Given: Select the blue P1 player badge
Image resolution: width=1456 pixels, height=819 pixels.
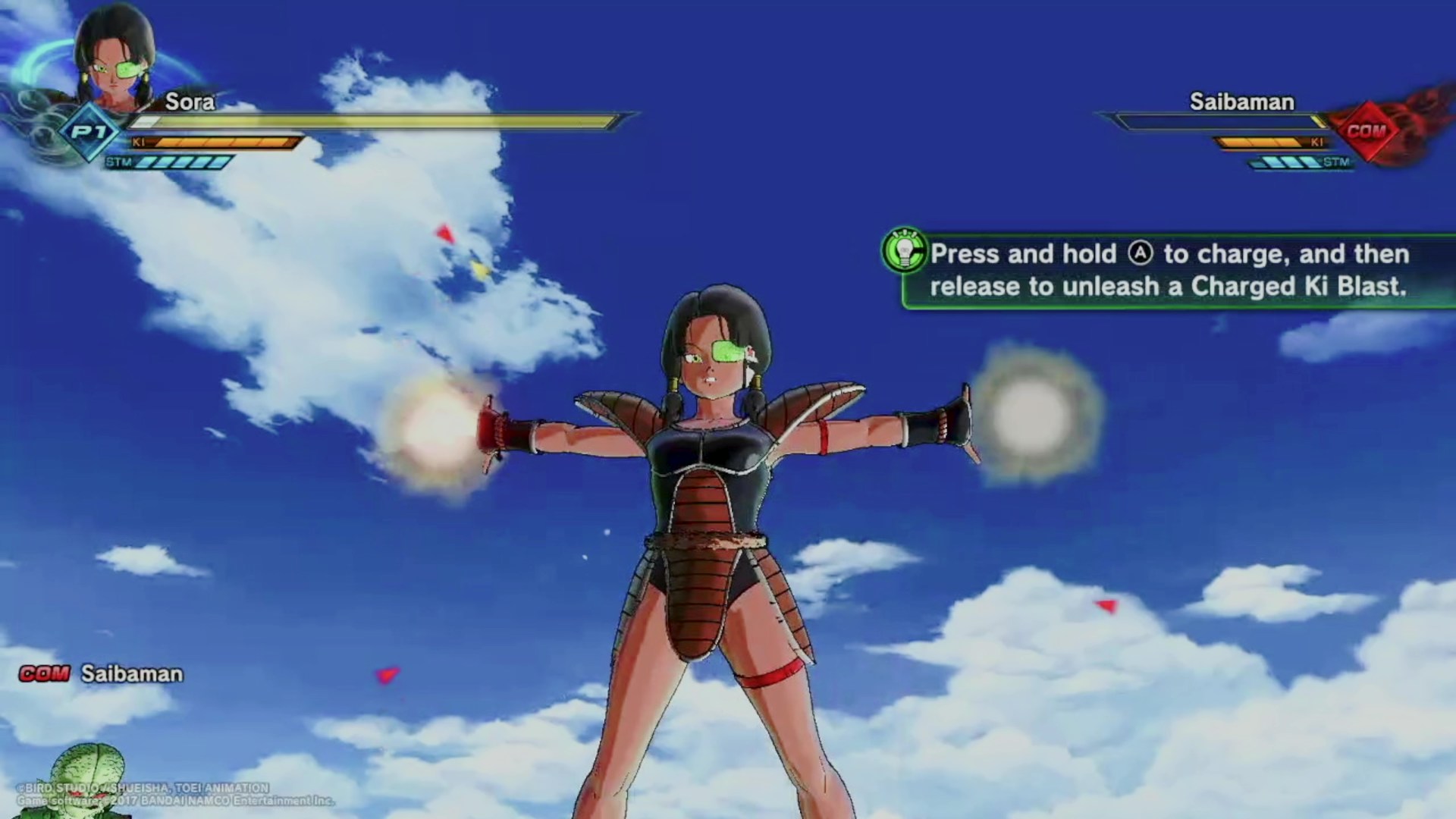Looking at the screenshot, I should coord(89,132).
